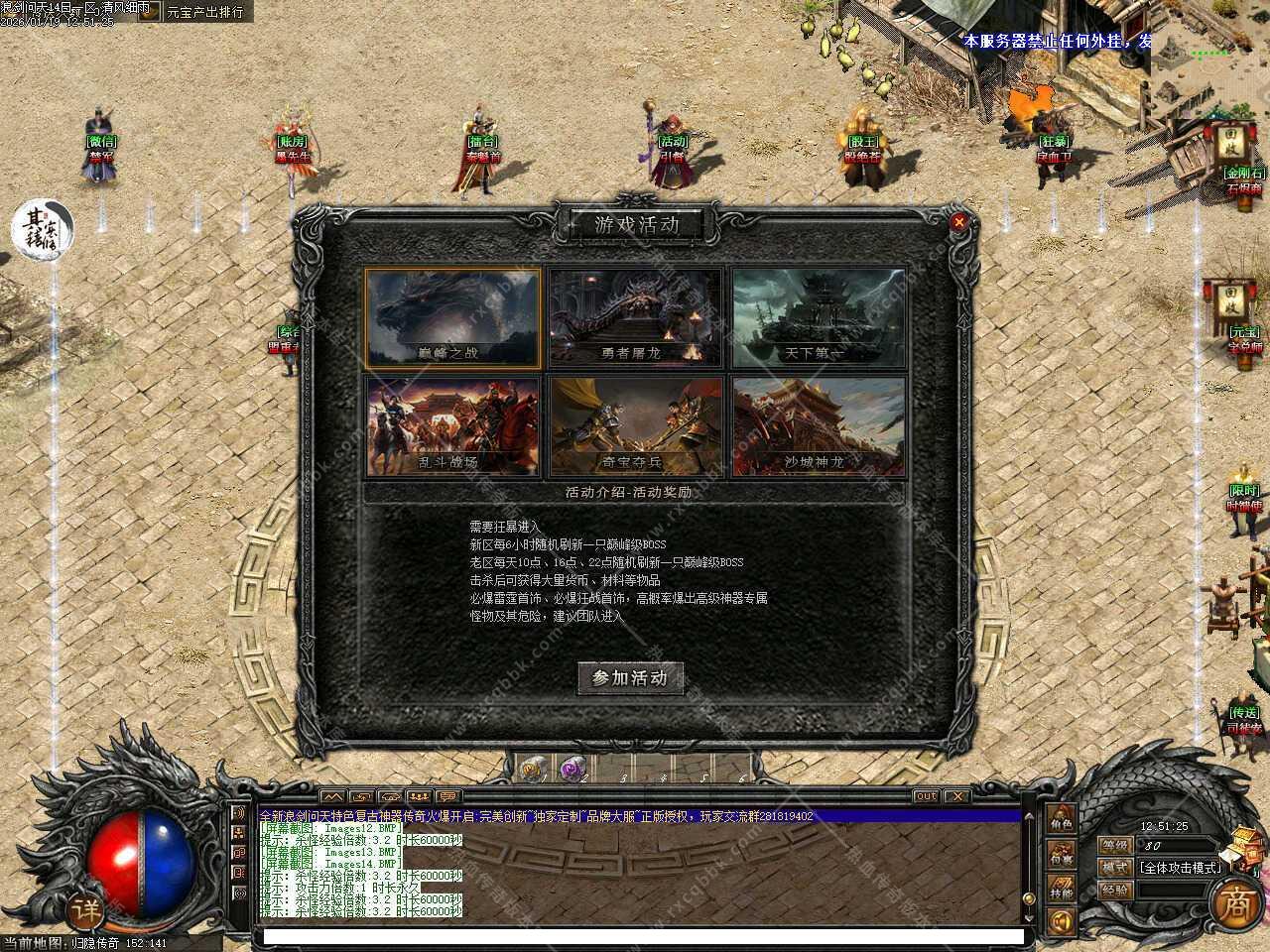Open the 包裹 bag button
1270x952 pixels.
coord(1062,855)
